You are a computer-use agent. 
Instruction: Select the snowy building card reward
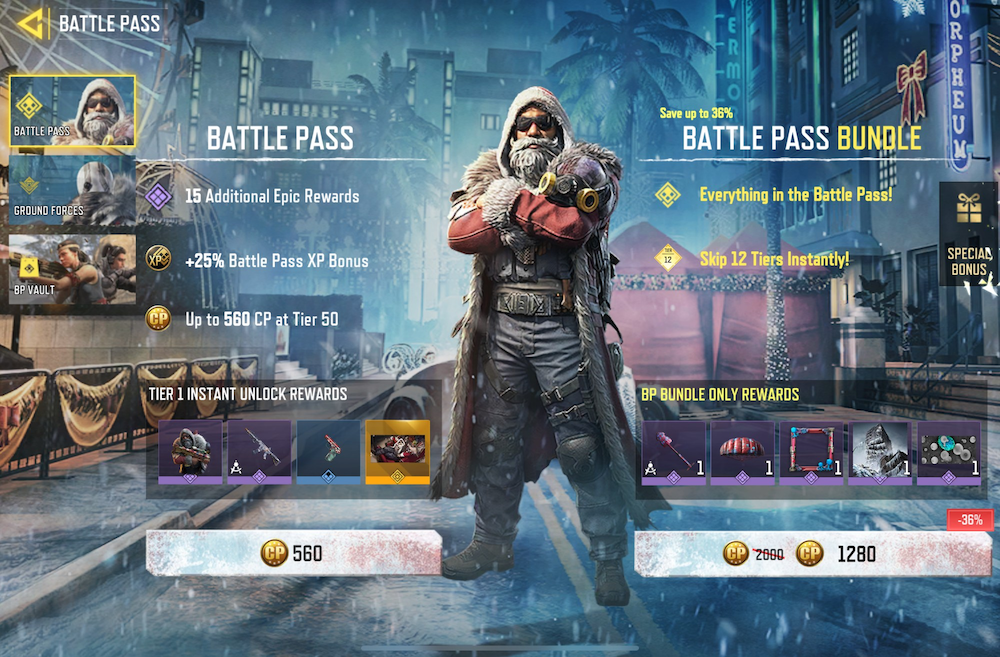pyautogui.click(x=880, y=452)
